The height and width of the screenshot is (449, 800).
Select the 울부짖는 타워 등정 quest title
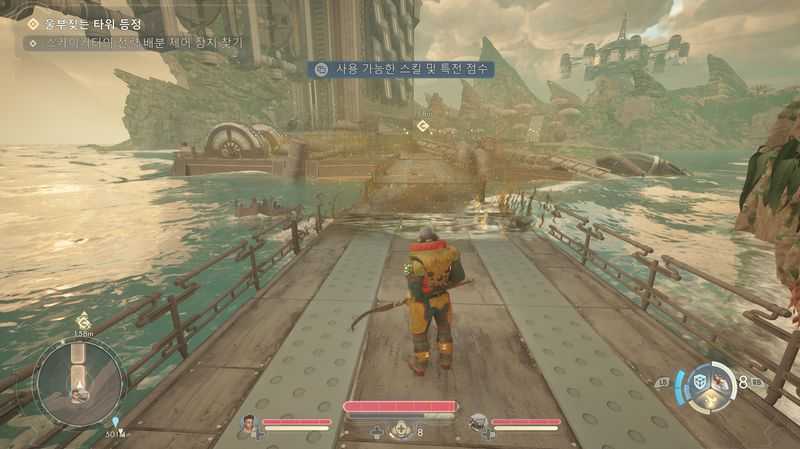tap(93, 23)
